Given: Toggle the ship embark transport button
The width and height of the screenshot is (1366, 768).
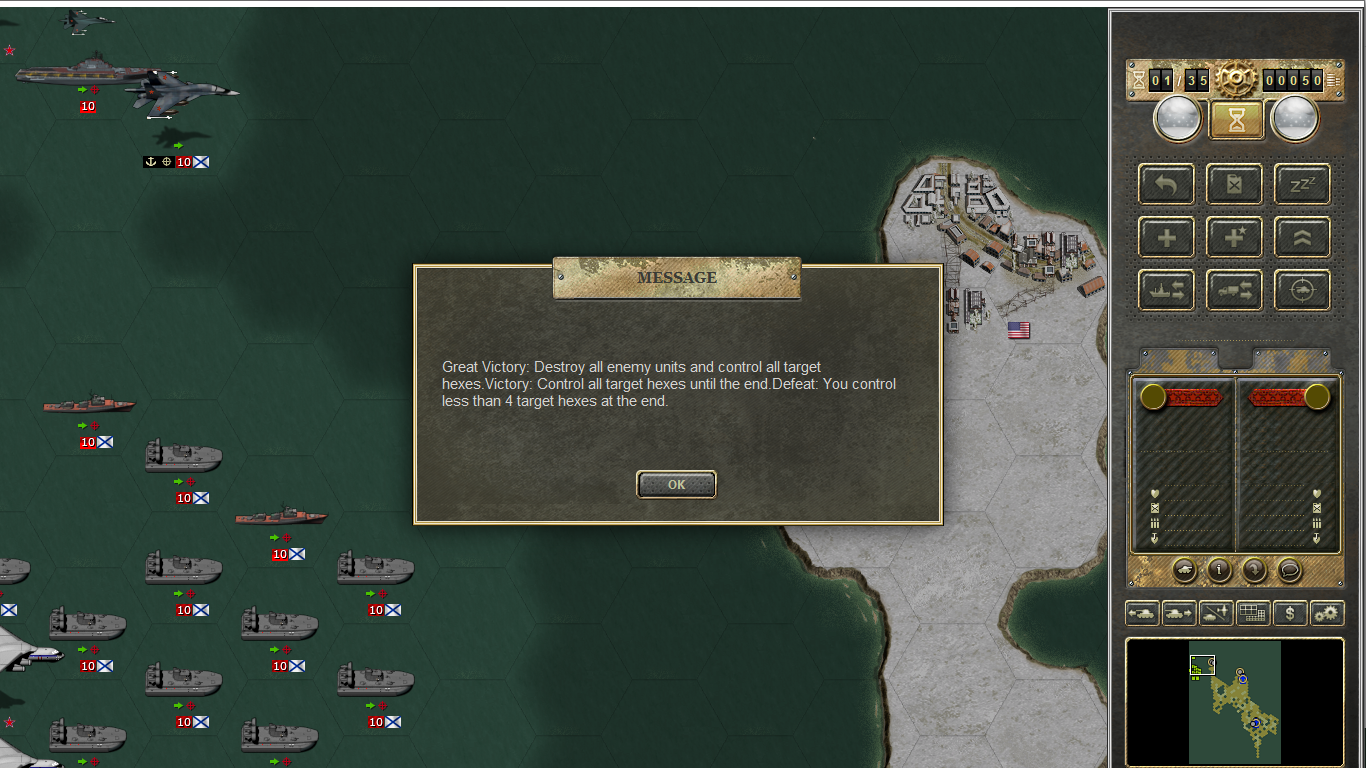Looking at the screenshot, I should 1166,290.
